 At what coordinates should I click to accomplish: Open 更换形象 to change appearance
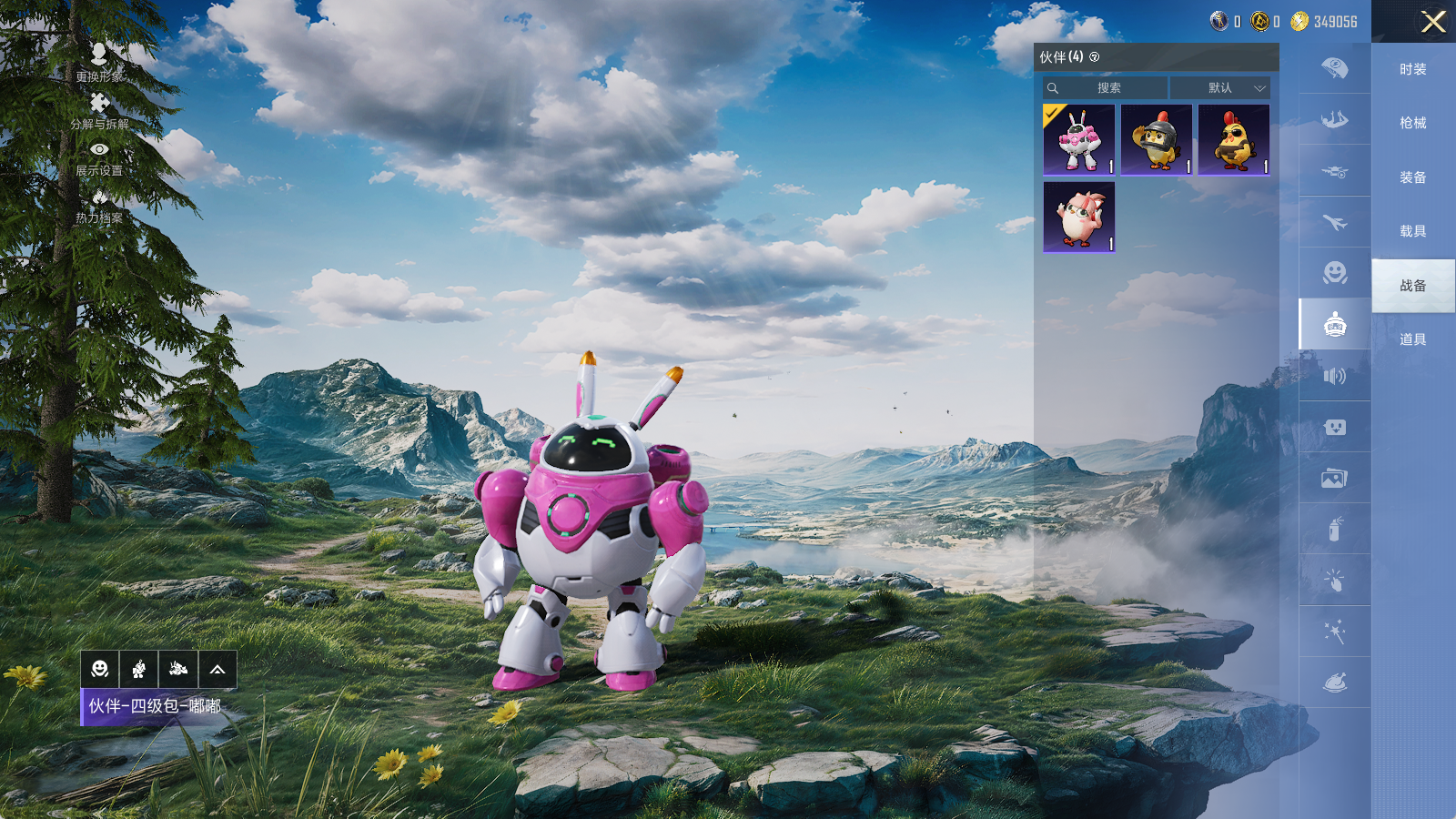click(x=99, y=62)
